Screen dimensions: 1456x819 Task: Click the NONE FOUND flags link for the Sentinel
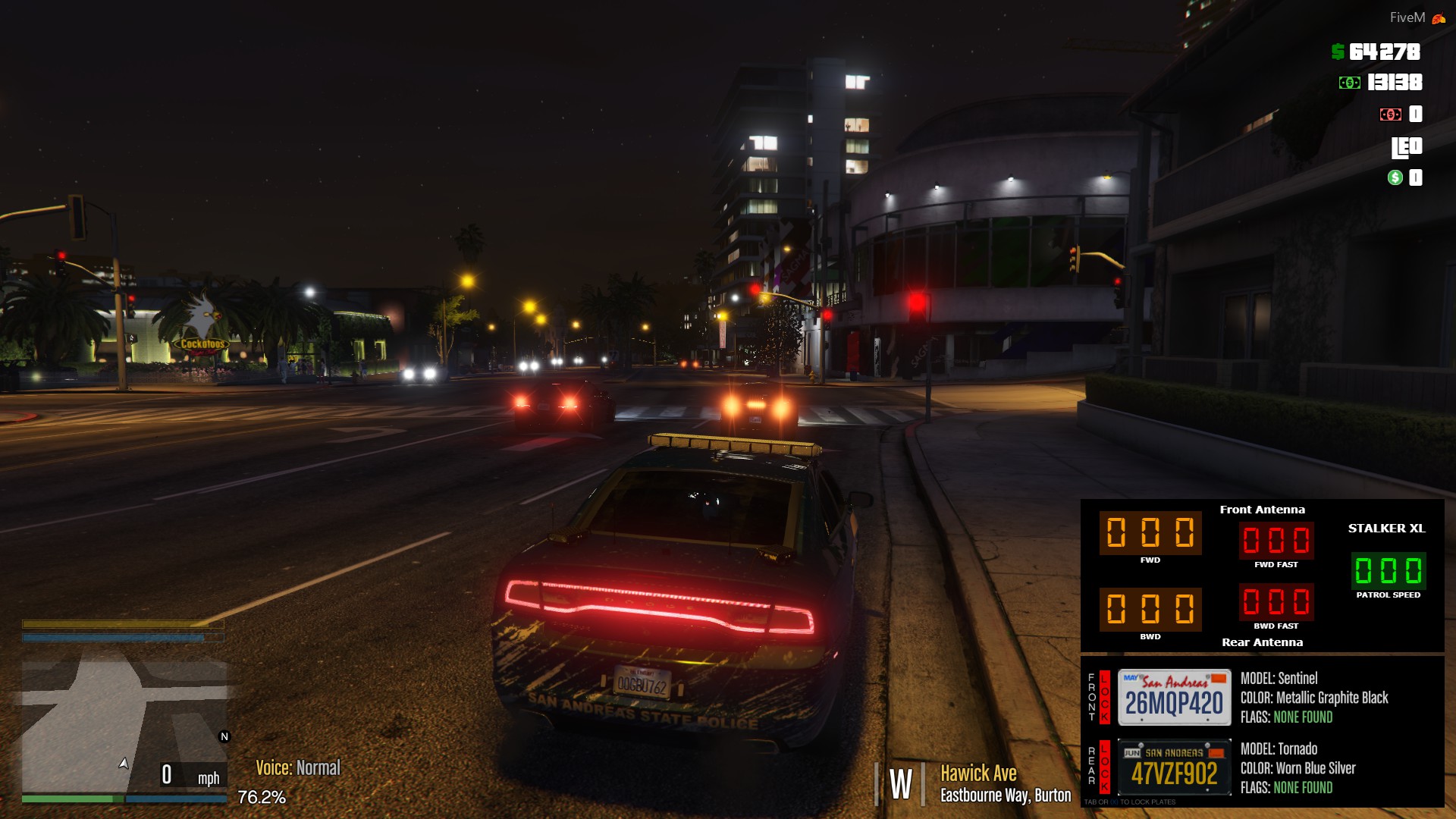[1303, 717]
